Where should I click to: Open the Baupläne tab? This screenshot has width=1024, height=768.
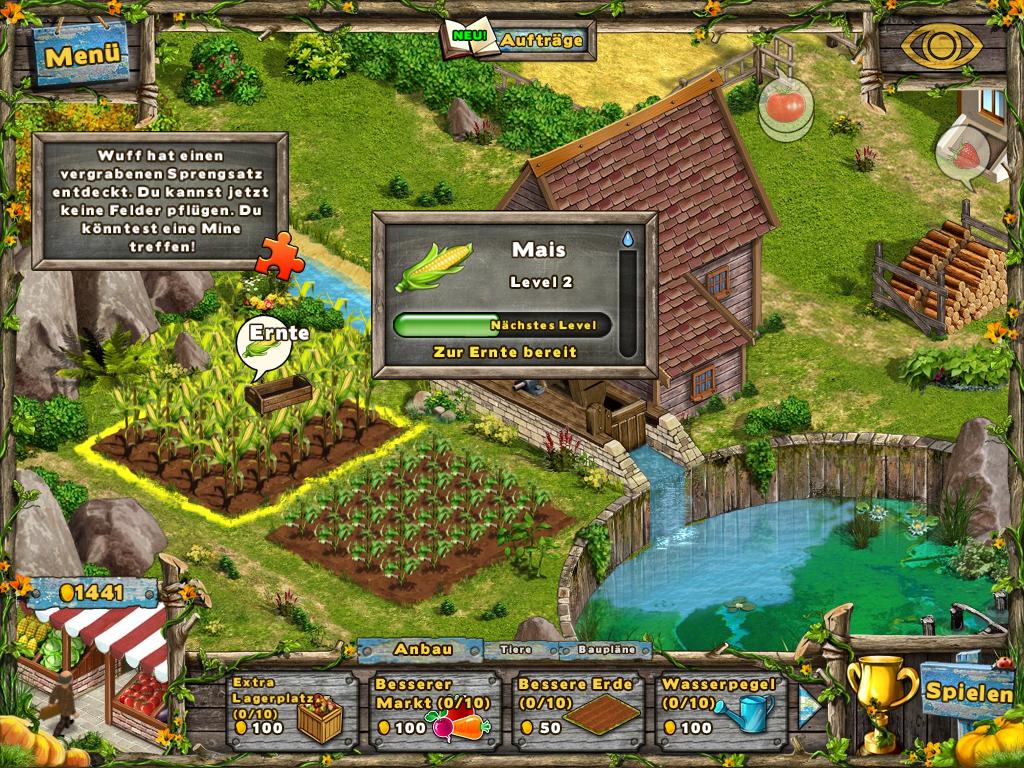coord(605,650)
